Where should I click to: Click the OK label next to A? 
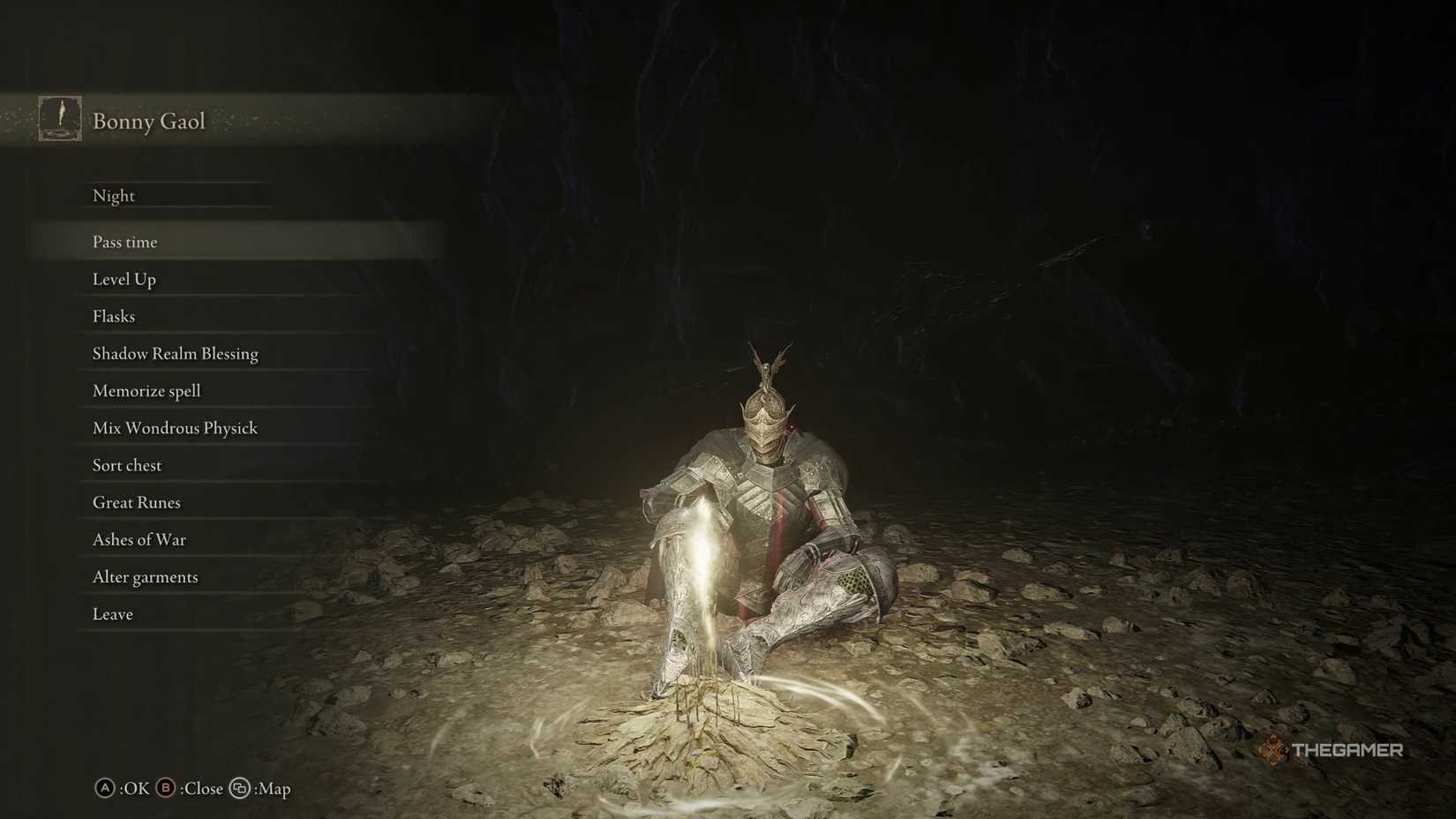click(x=132, y=789)
